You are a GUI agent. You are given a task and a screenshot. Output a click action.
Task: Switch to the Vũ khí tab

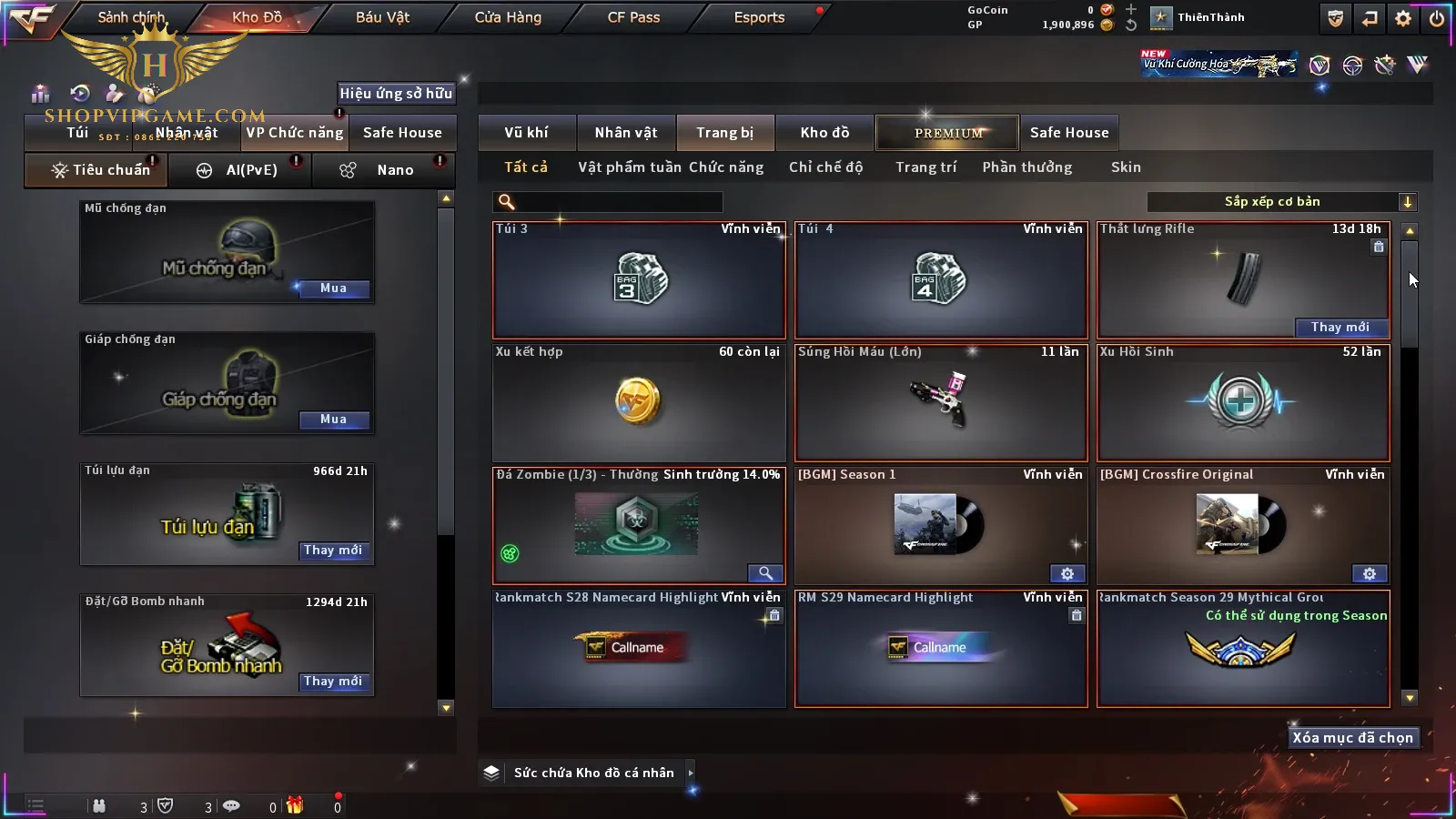click(526, 133)
